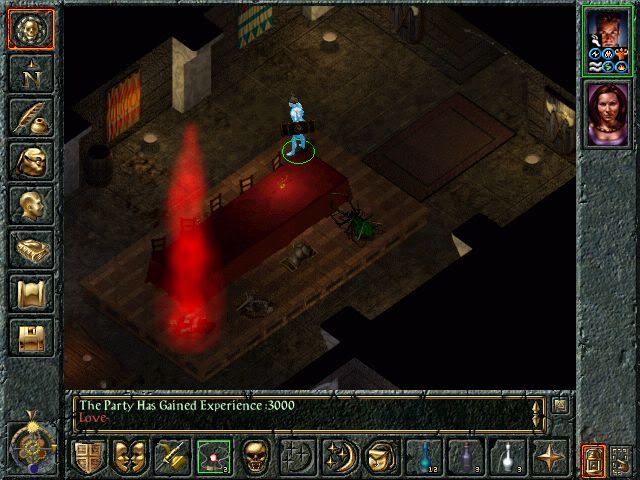Activate the shield guard action button
Screen dimensions: 640x480
tap(88, 457)
